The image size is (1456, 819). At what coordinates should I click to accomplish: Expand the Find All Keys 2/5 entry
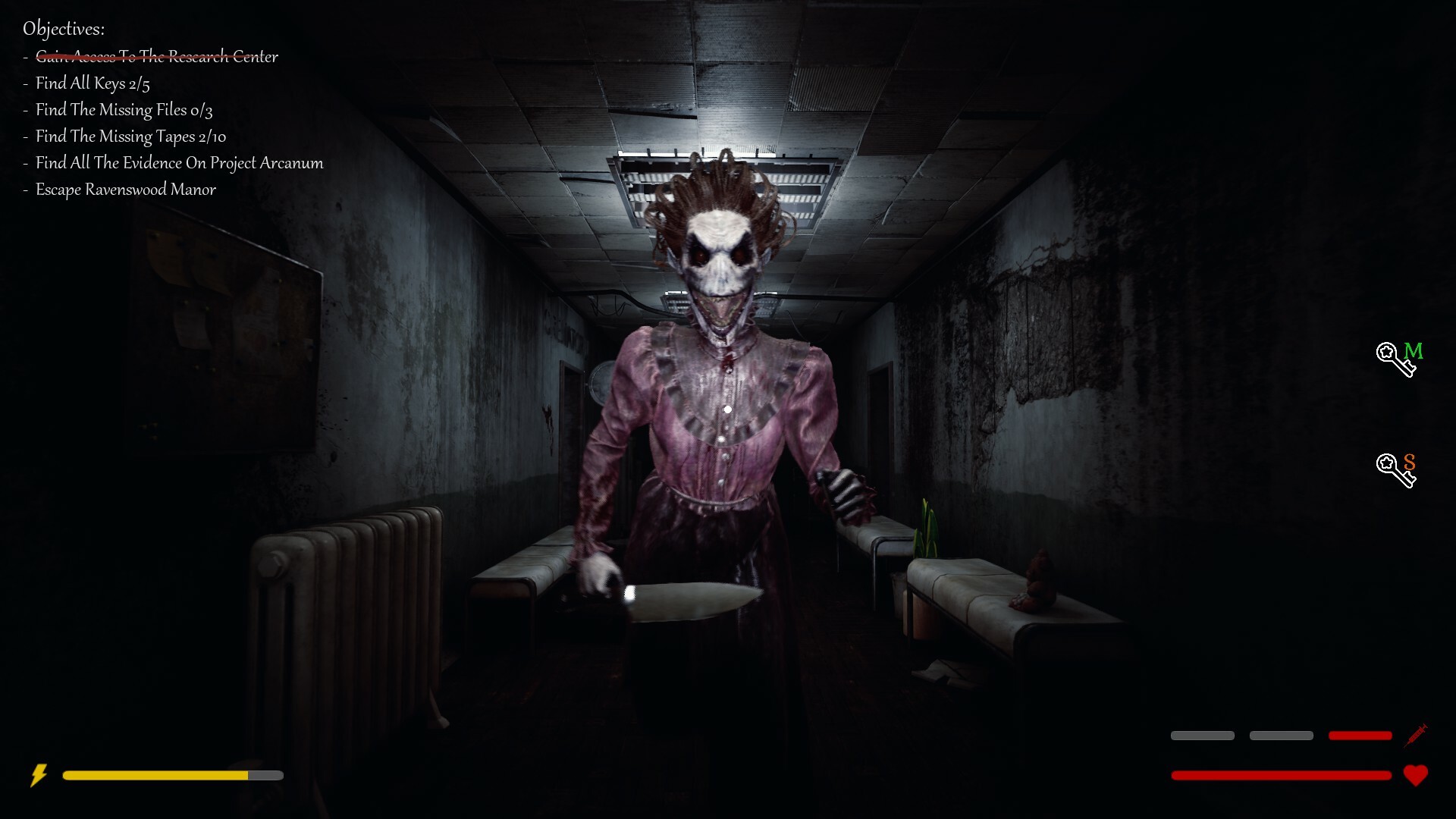tap(92, 83)
